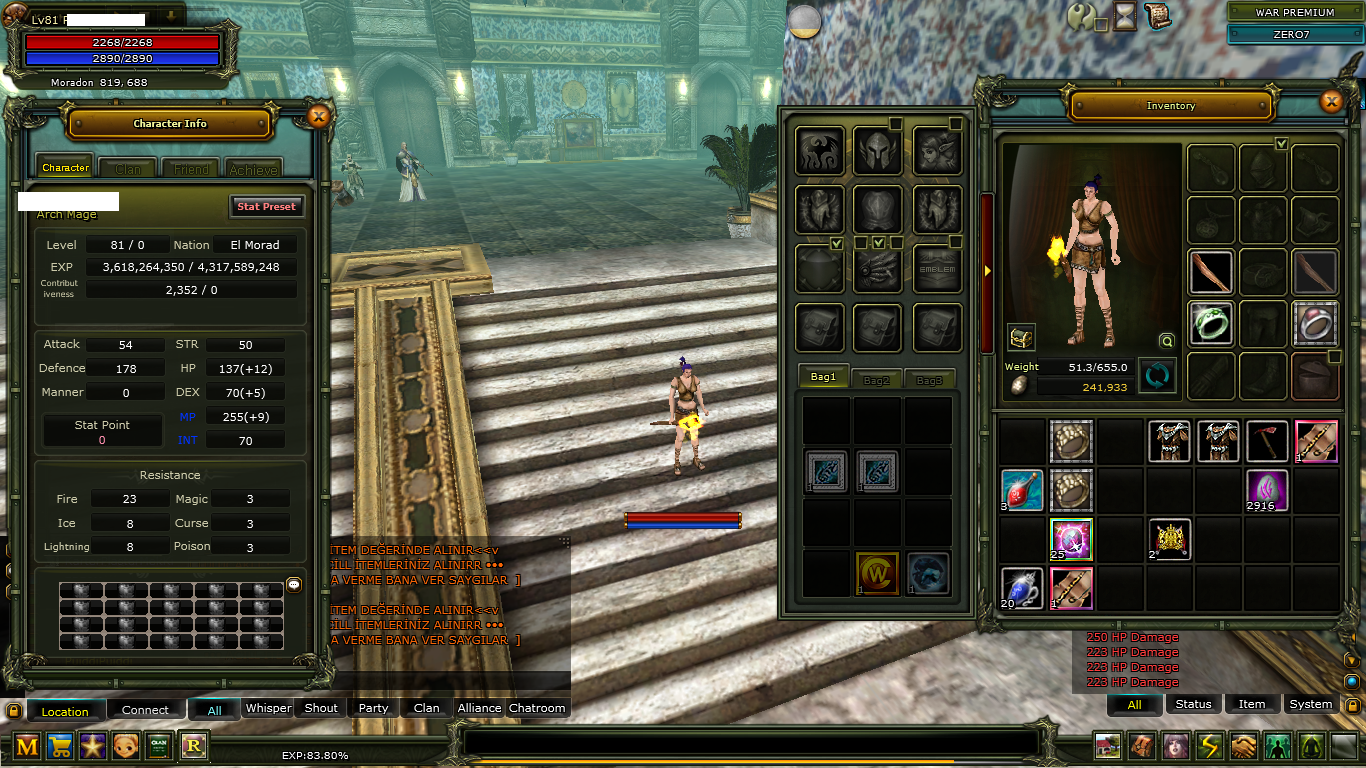Switch to the Clan tab in Character Info
This screenshot has height=768, width=1366.
(x=128, y=169)
